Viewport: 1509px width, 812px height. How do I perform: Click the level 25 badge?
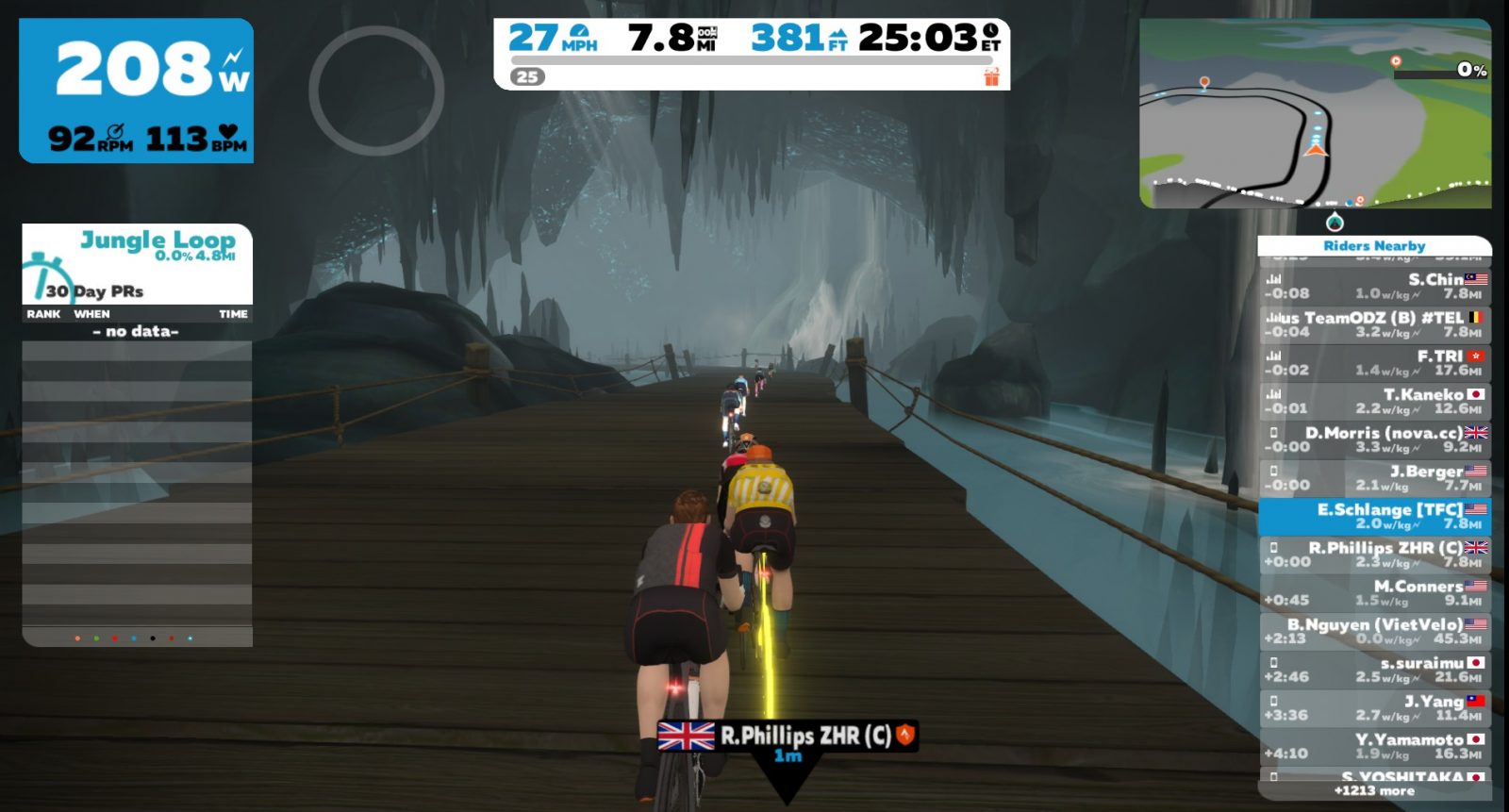click(x=527, y=77)
